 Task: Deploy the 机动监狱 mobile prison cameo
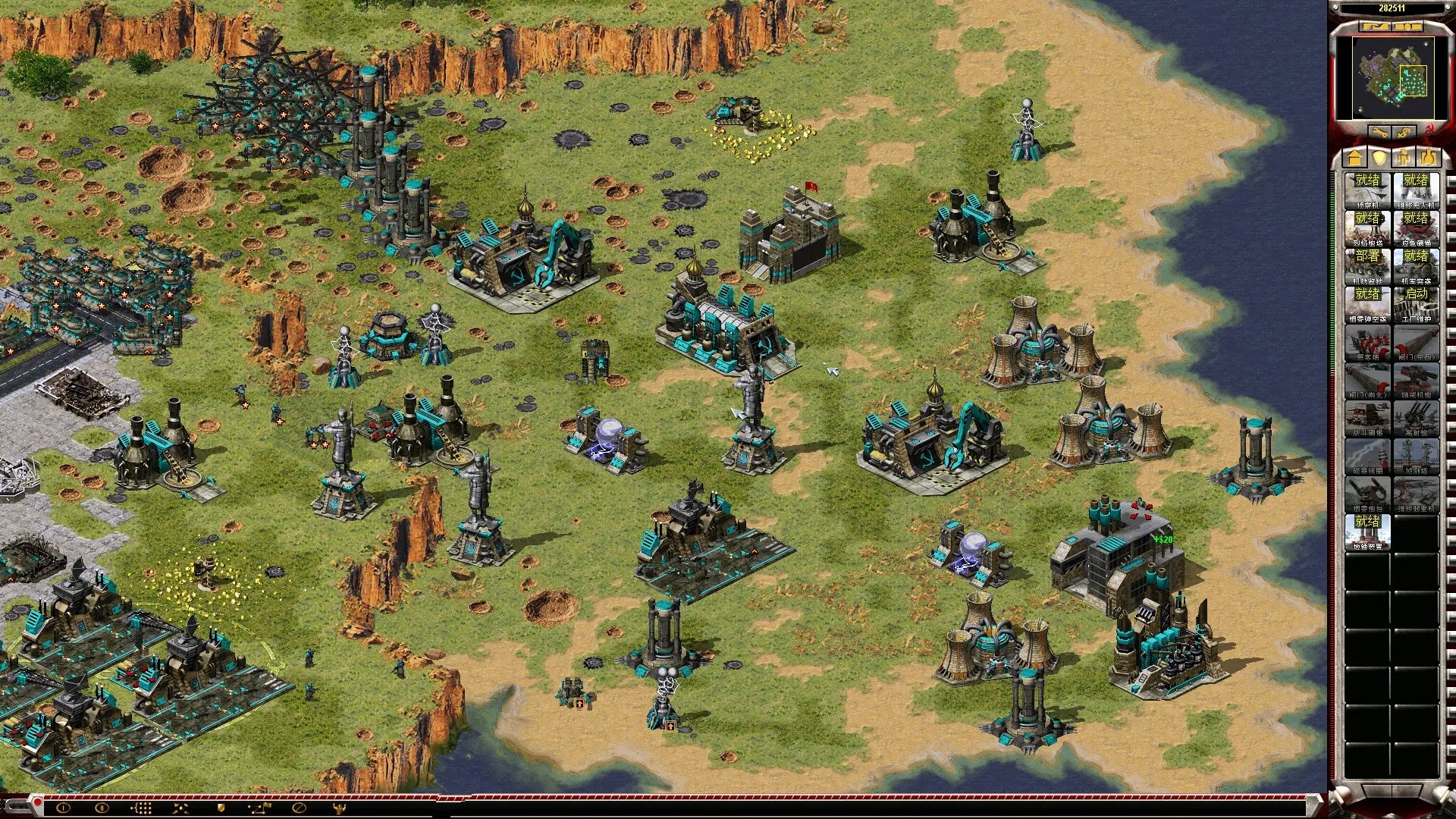coord(1367,265)
